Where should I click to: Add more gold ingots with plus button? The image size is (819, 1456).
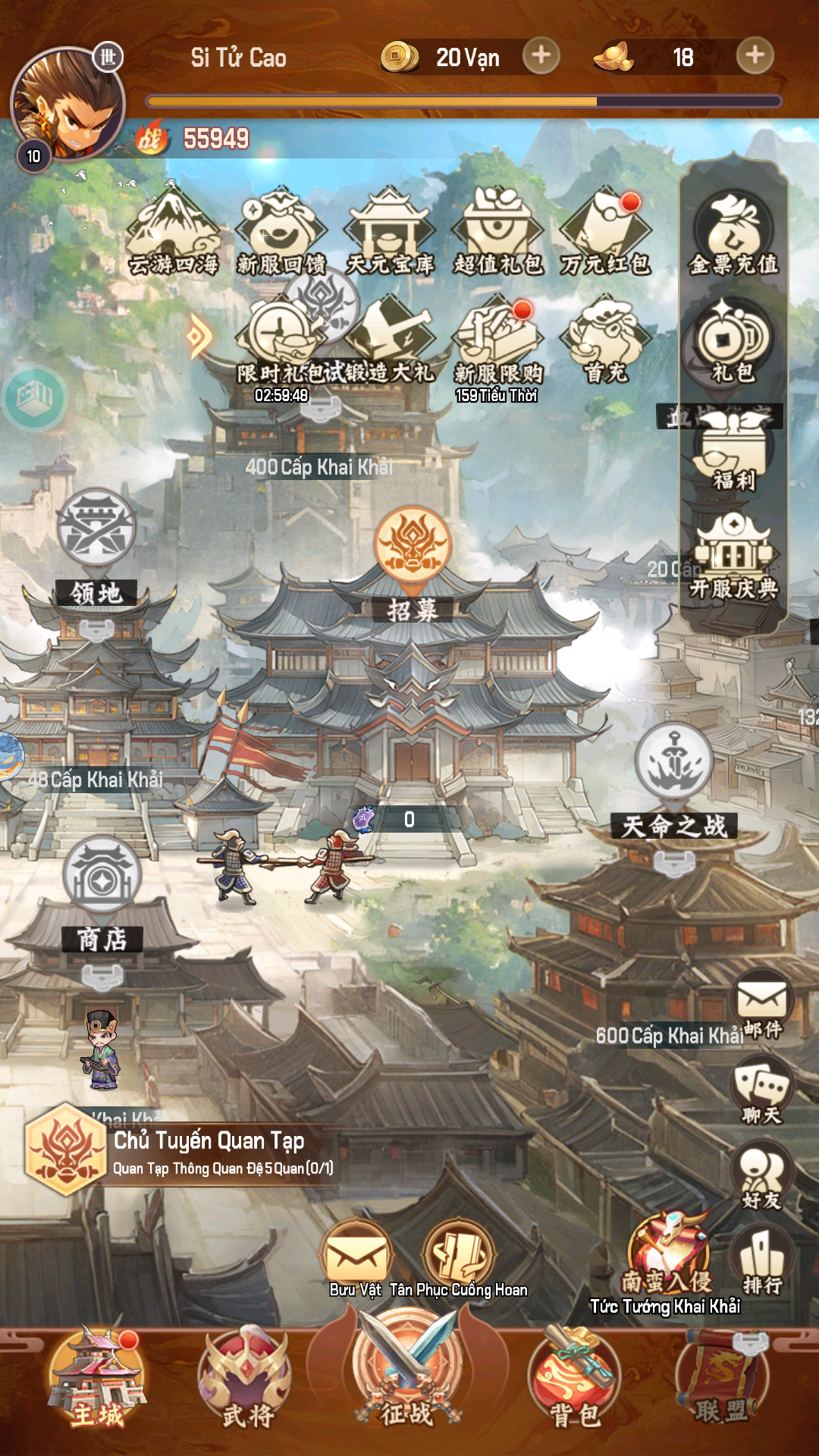[x=755, y=56]
